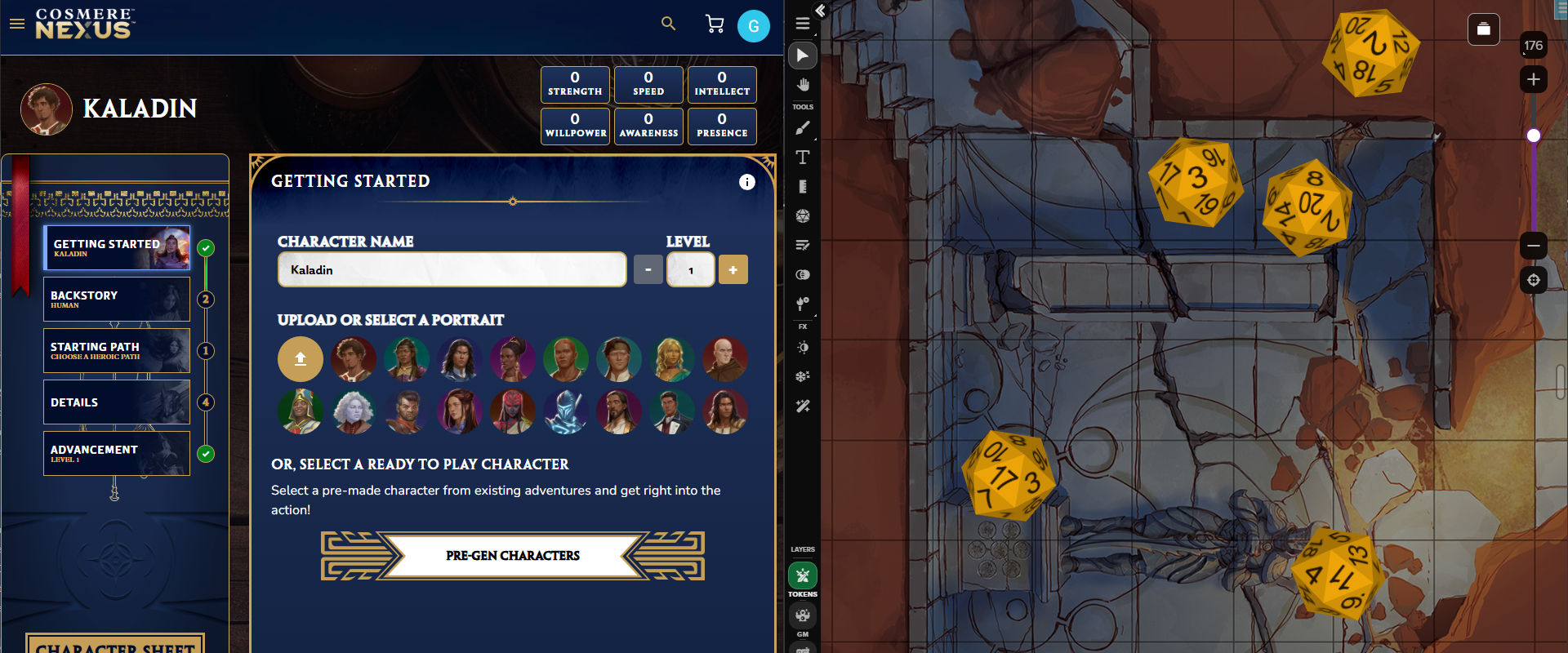Switch to the Advancement section

[117, 453]
